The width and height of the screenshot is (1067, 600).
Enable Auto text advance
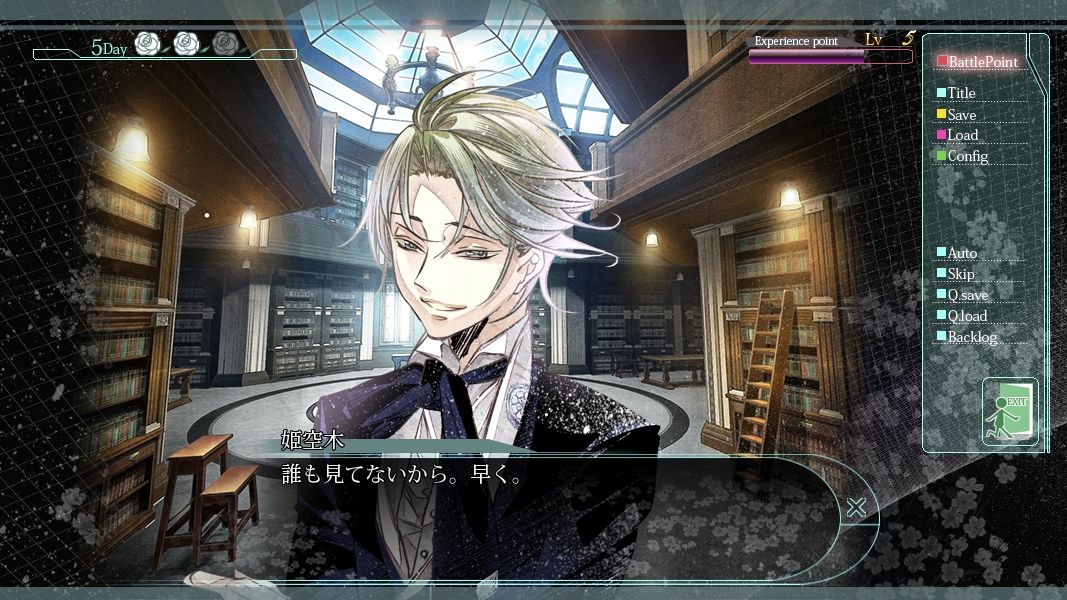click(x=961, y=253)
